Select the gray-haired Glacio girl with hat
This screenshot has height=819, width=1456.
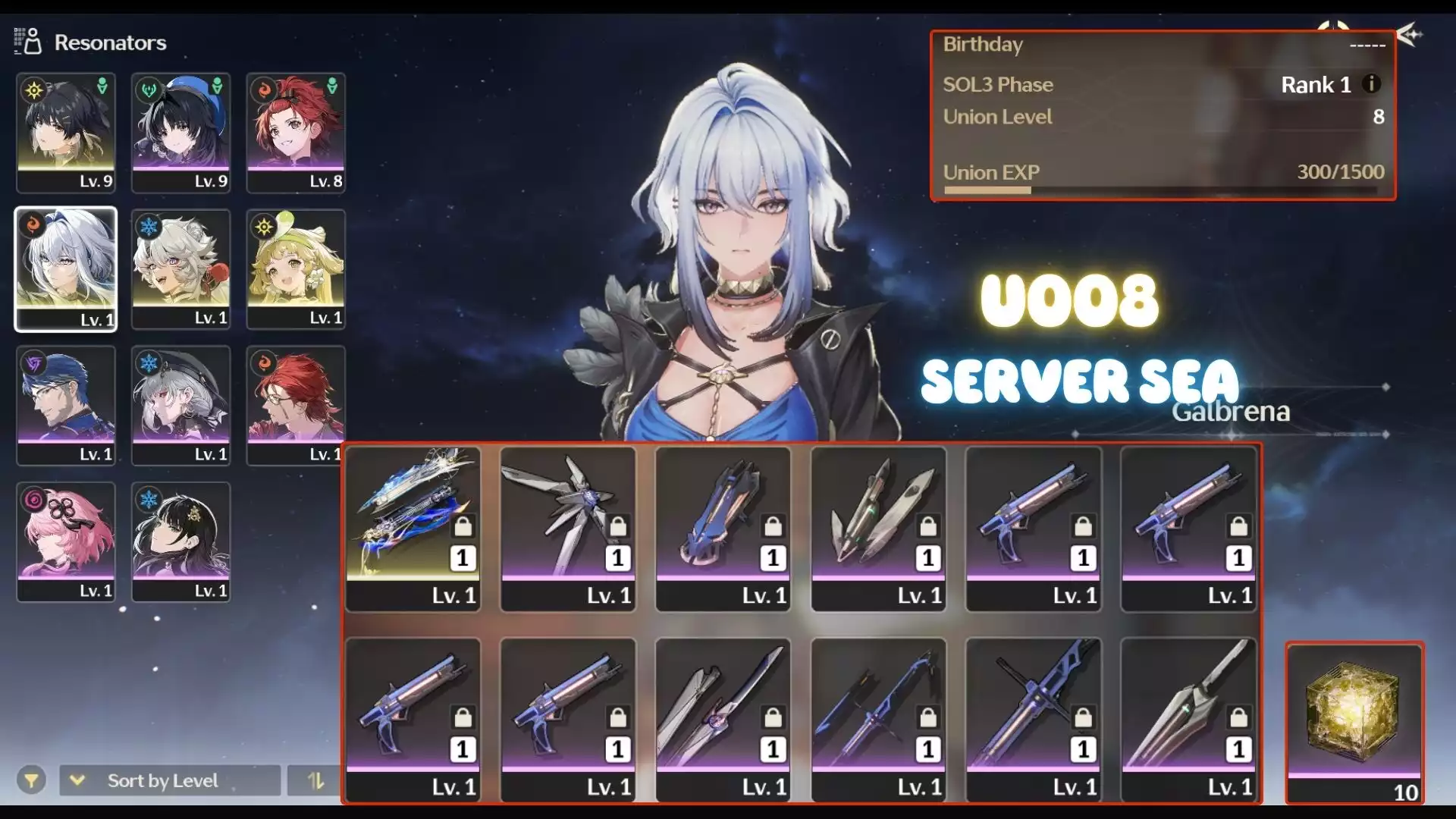click(180, 406)
